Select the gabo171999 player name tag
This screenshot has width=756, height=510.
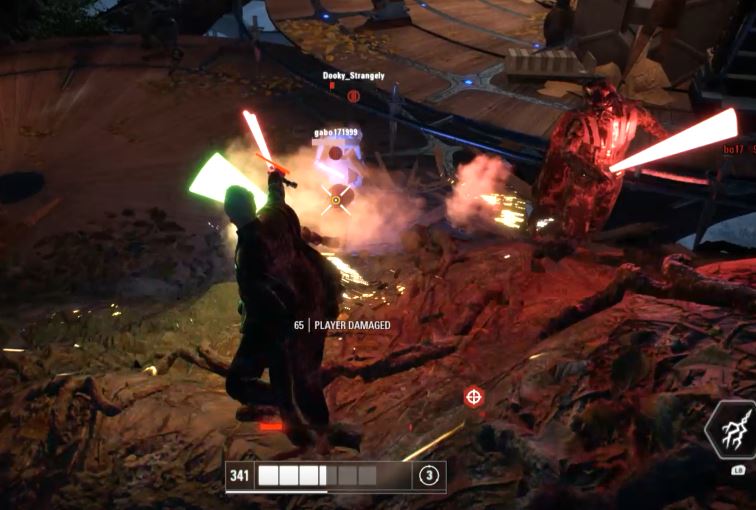click(x=337, y=133)
